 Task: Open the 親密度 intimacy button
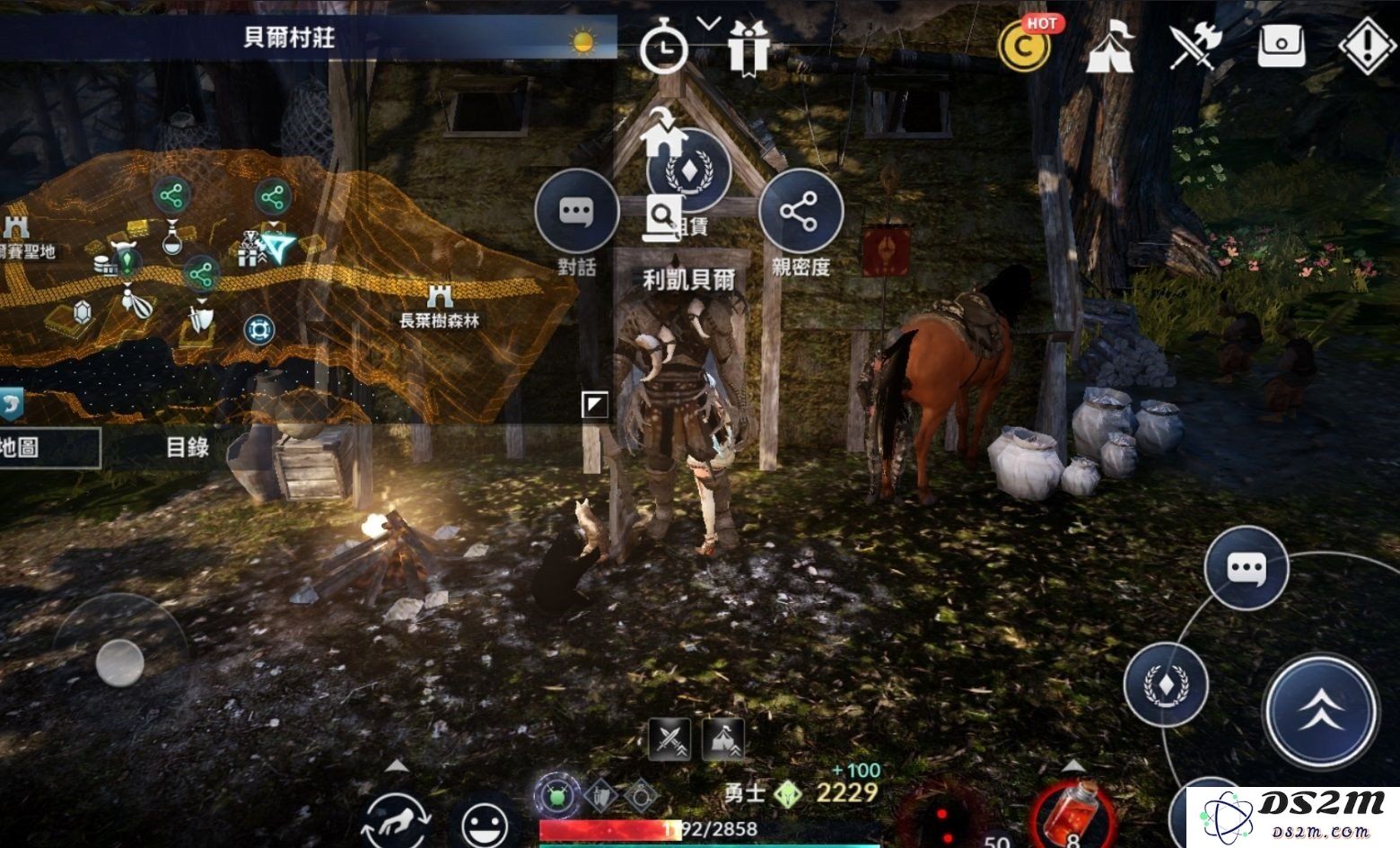[801, 212]
